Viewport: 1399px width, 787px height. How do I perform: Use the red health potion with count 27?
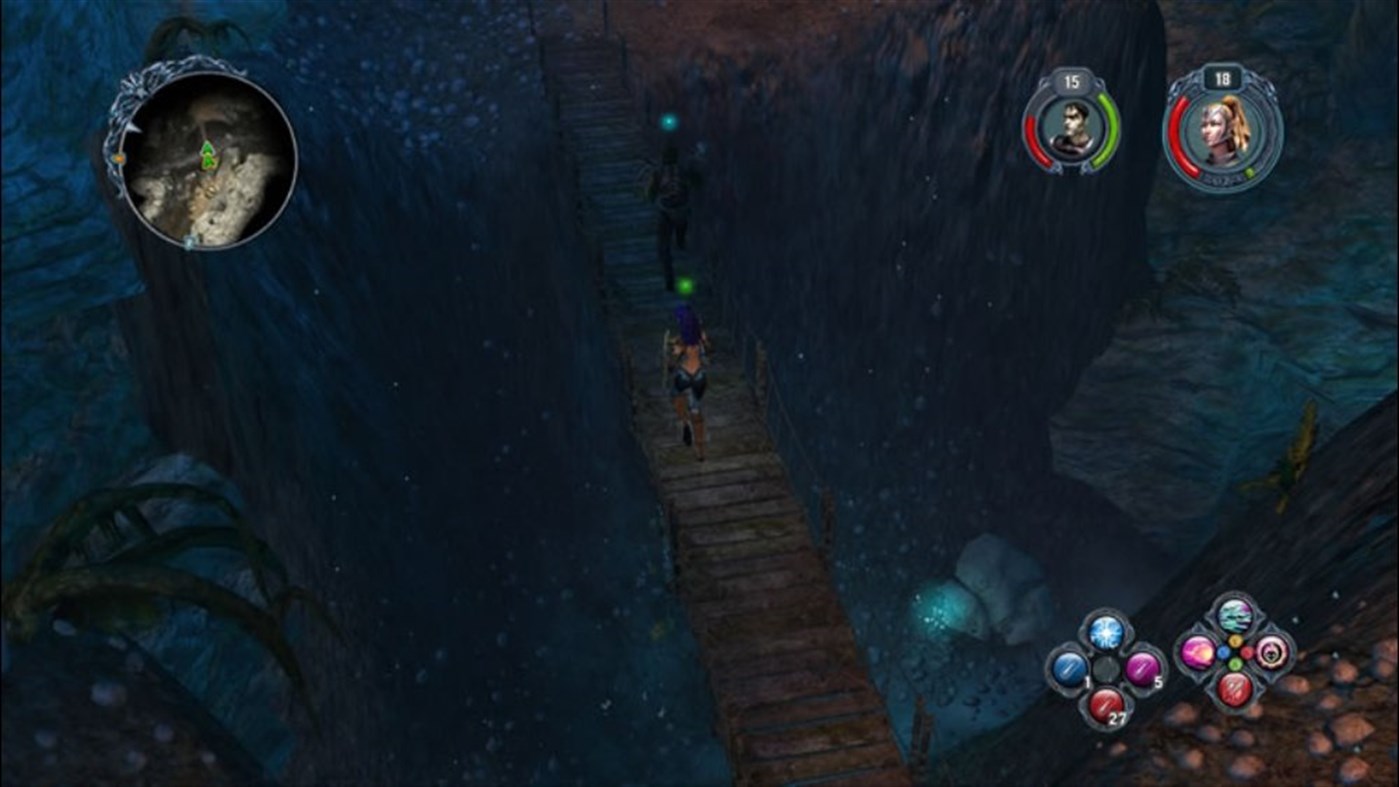click(x=1107, y=703)
